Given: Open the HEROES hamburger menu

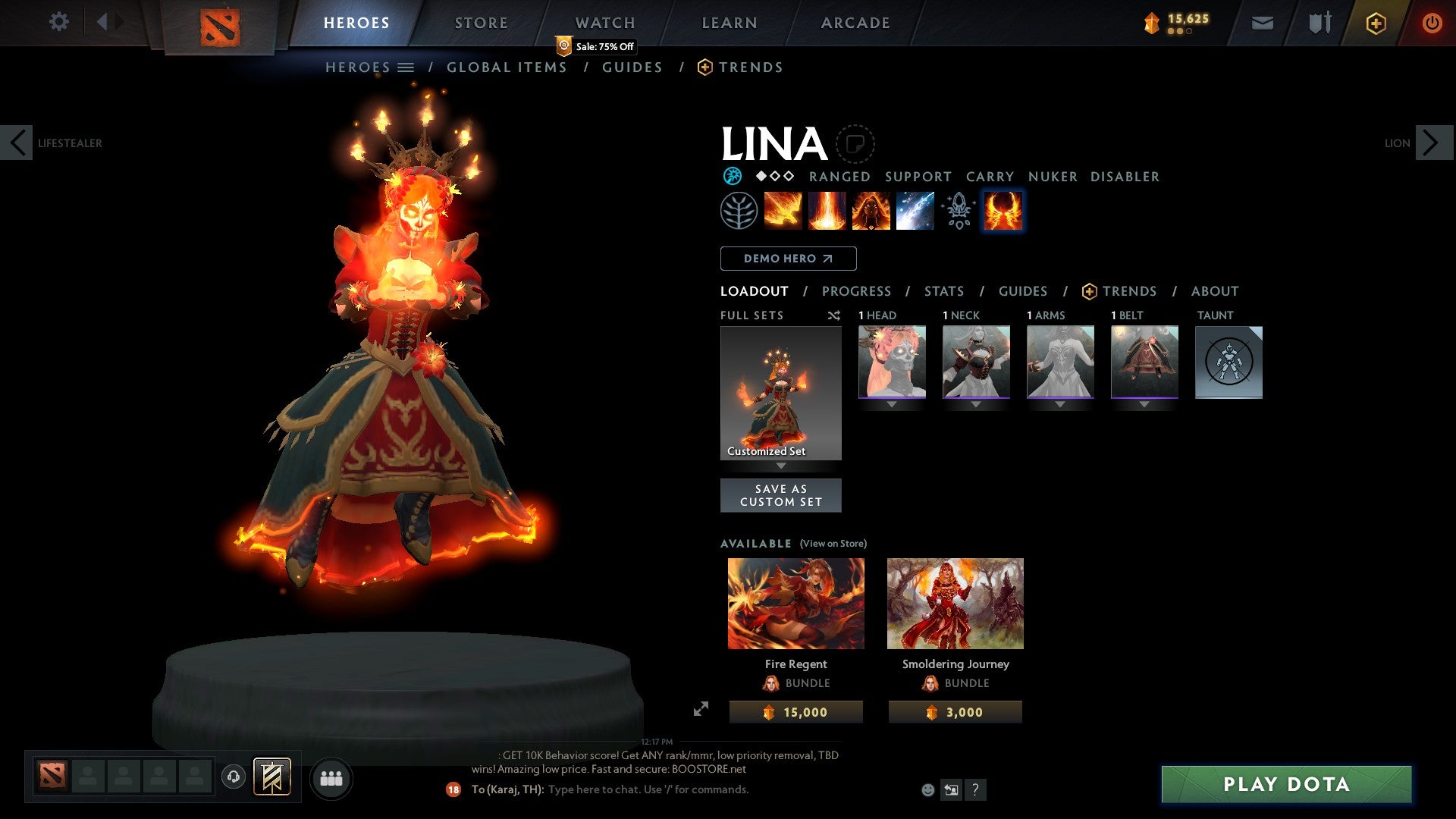Looking at the screenshot, I should click(405, 67).
